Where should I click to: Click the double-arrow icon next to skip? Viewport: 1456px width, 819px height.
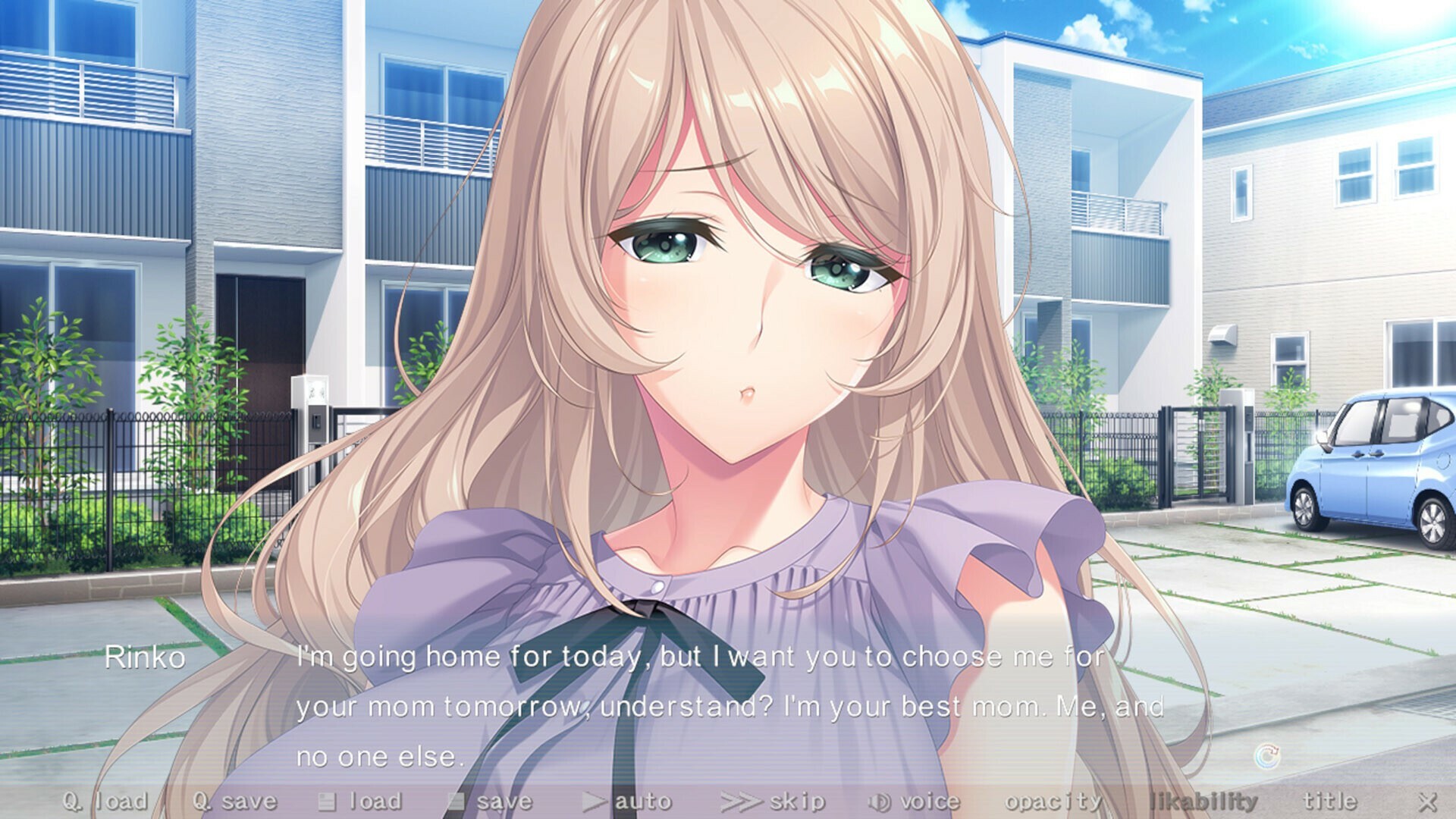[x=739, y=800]
